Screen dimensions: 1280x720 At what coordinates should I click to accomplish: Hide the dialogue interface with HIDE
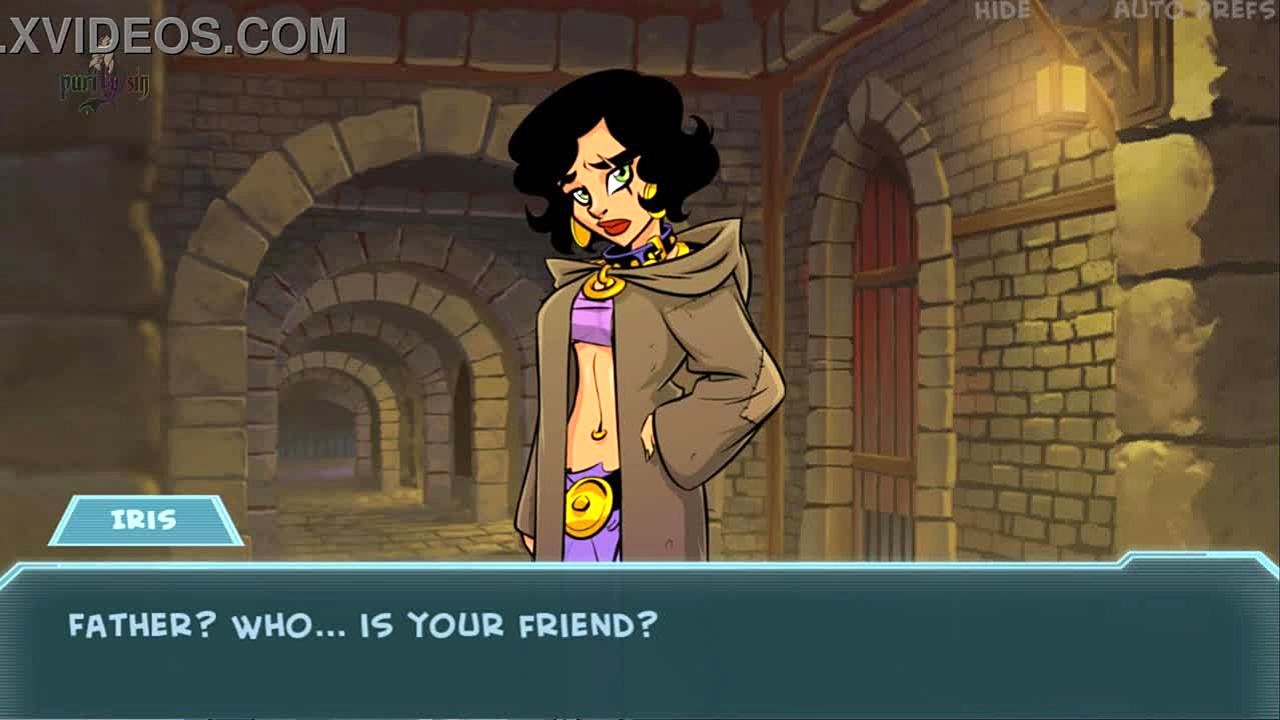point(1002,11)
